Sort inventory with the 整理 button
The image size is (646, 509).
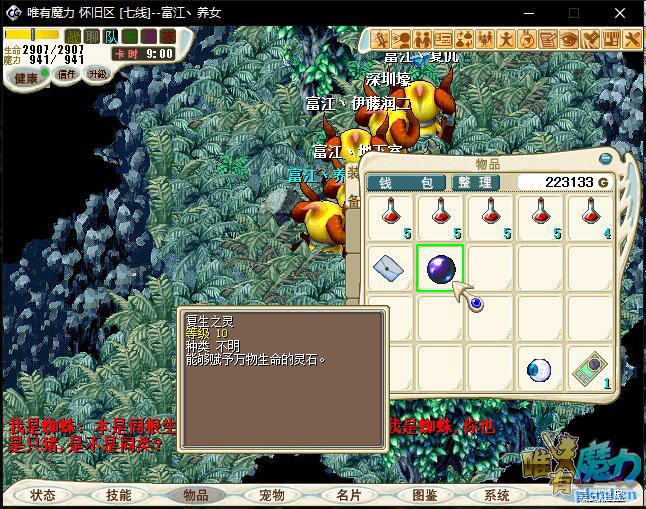click(x=475, y=183)
